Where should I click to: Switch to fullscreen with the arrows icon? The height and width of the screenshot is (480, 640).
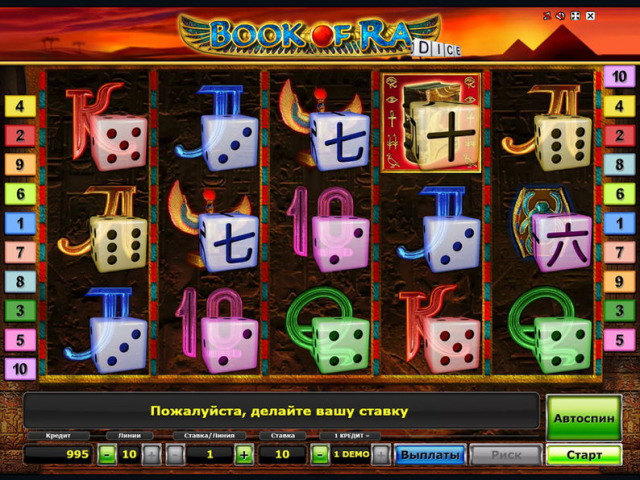point(576,16)
